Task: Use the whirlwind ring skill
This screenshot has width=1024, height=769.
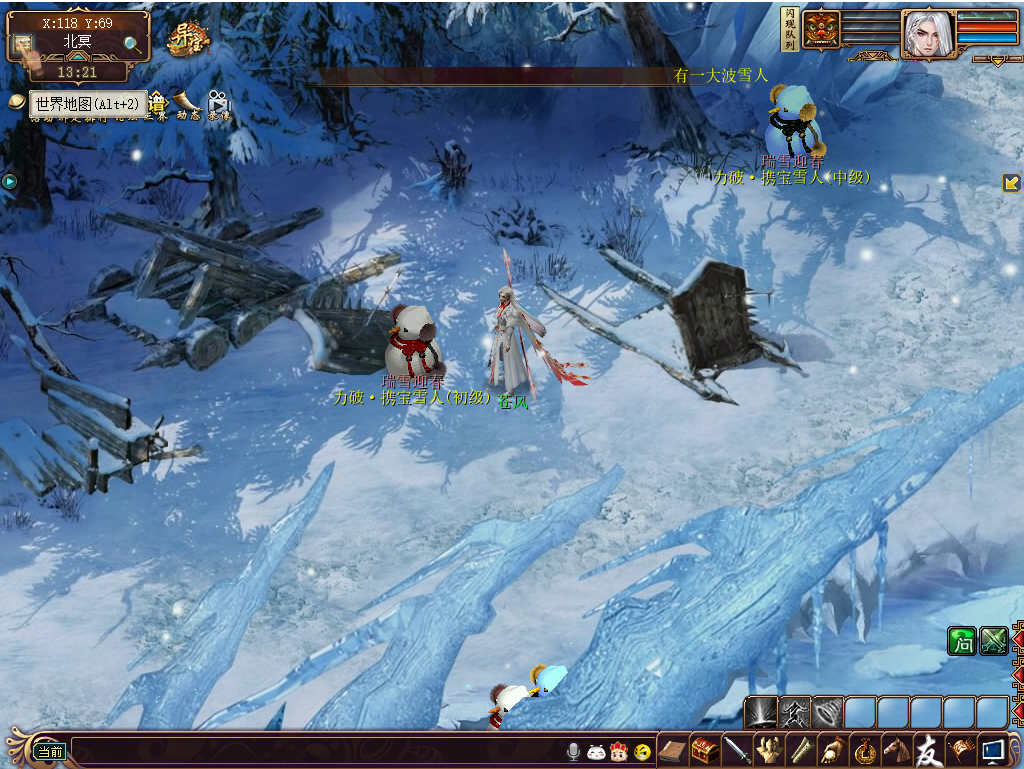Action: pyautogui.click(x=827, y=712)
